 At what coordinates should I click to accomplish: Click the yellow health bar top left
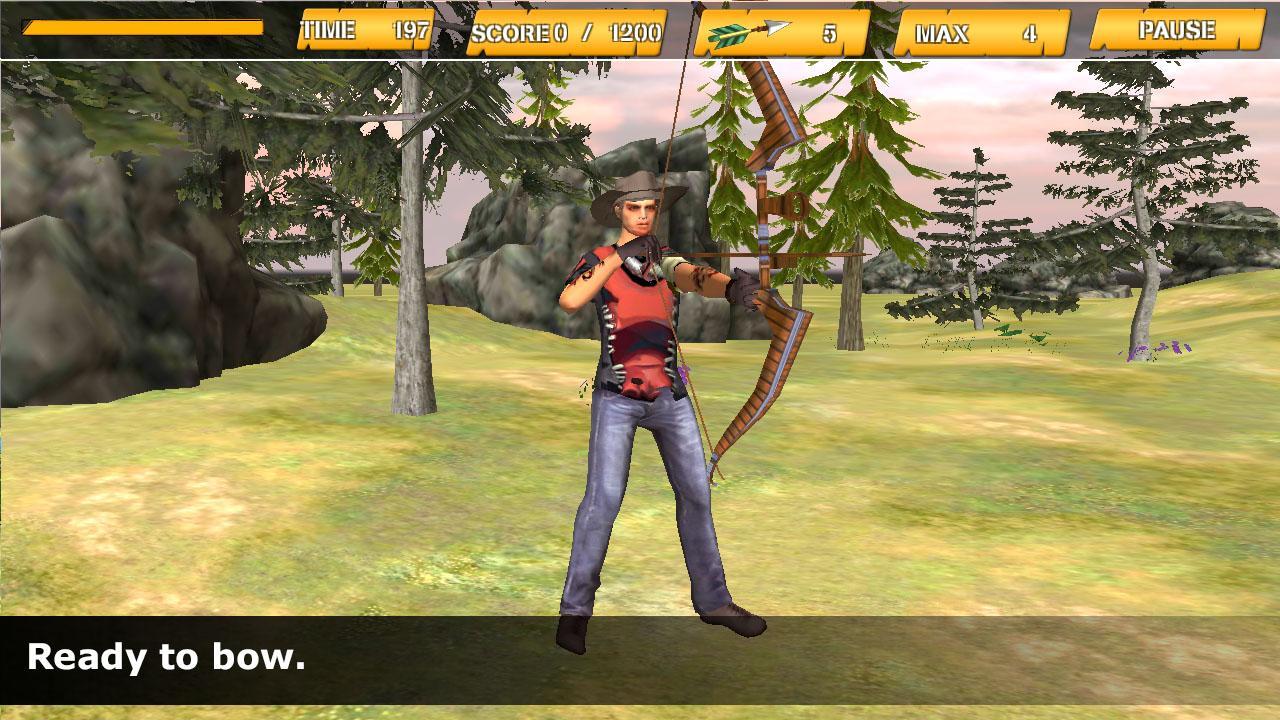click(140, 29)
